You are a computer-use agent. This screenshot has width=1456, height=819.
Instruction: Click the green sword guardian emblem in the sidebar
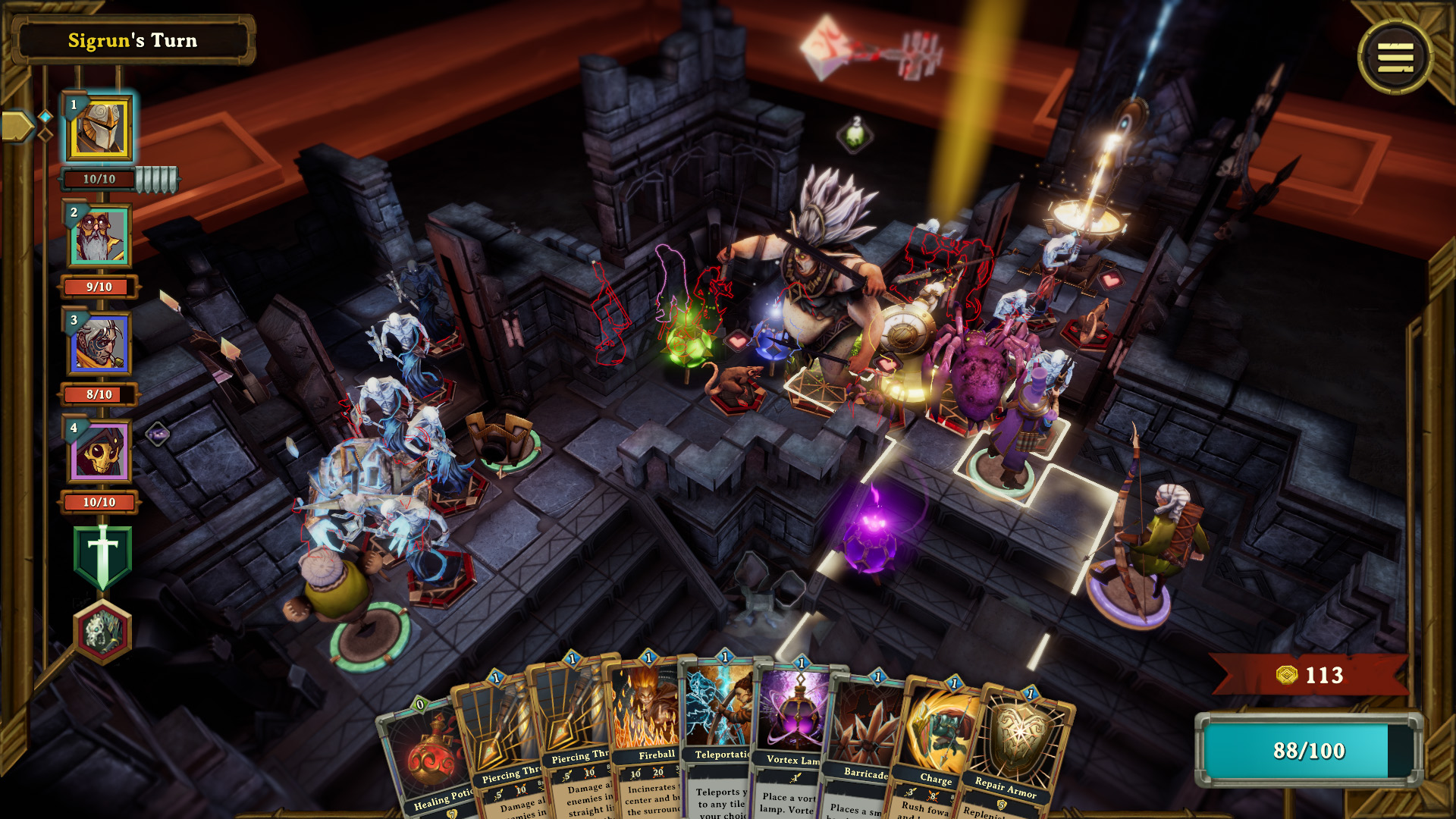pos(103,553)
